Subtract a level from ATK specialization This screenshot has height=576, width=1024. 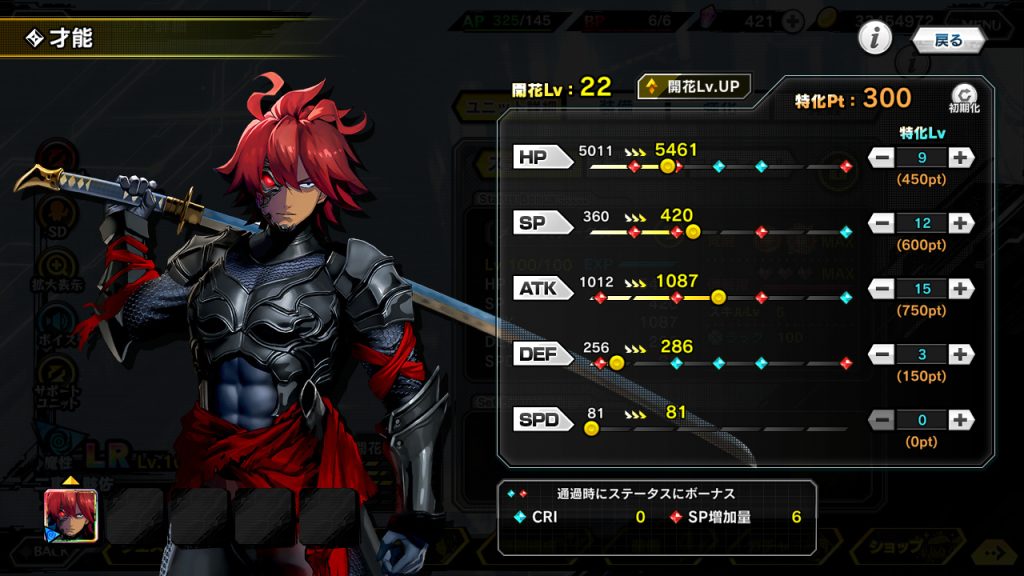(882, 289)
